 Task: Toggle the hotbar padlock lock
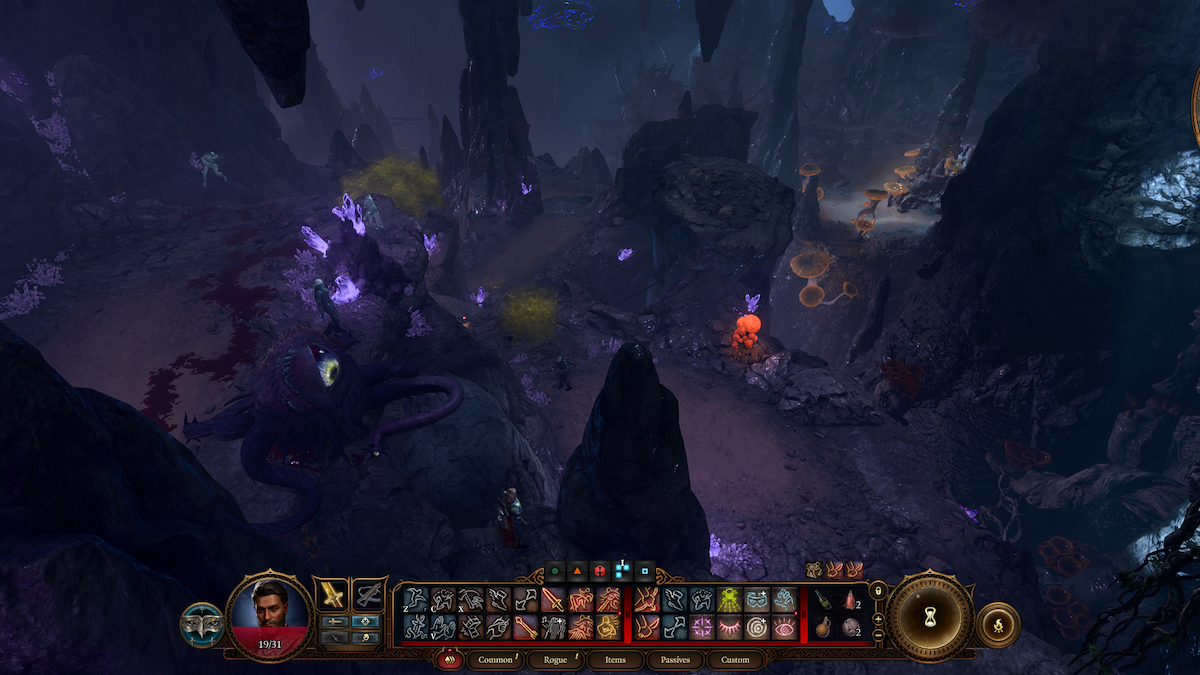pos(878,592)
